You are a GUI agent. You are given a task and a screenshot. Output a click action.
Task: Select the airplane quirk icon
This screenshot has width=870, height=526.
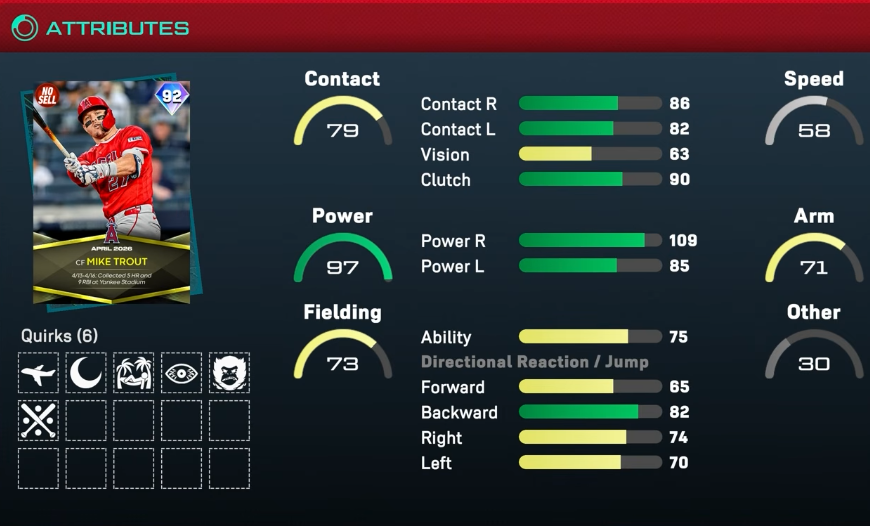click(x=38, y=373)
